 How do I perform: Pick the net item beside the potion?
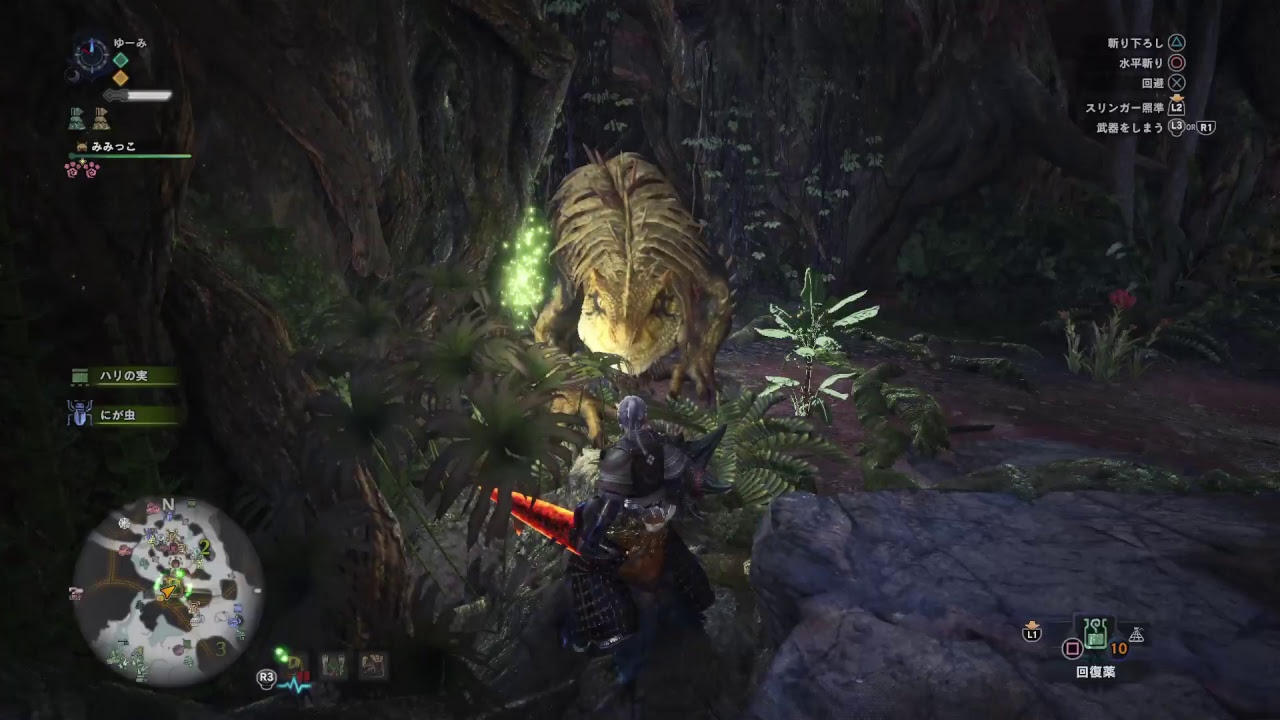click(1137, 634)
